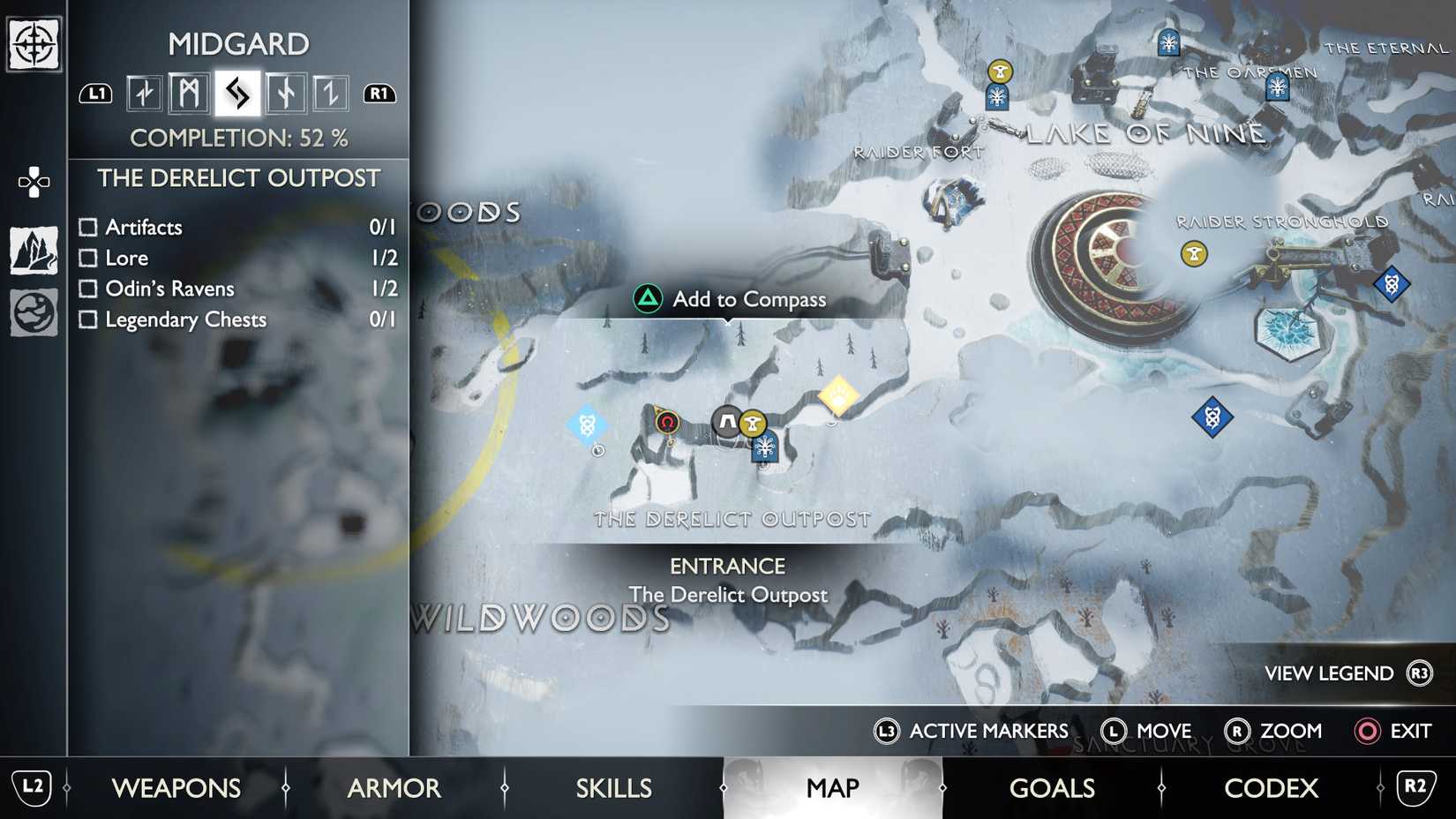Check the Artifacts checkbox
This screenshot has height=819, width=1456.
tap(88, 227)
